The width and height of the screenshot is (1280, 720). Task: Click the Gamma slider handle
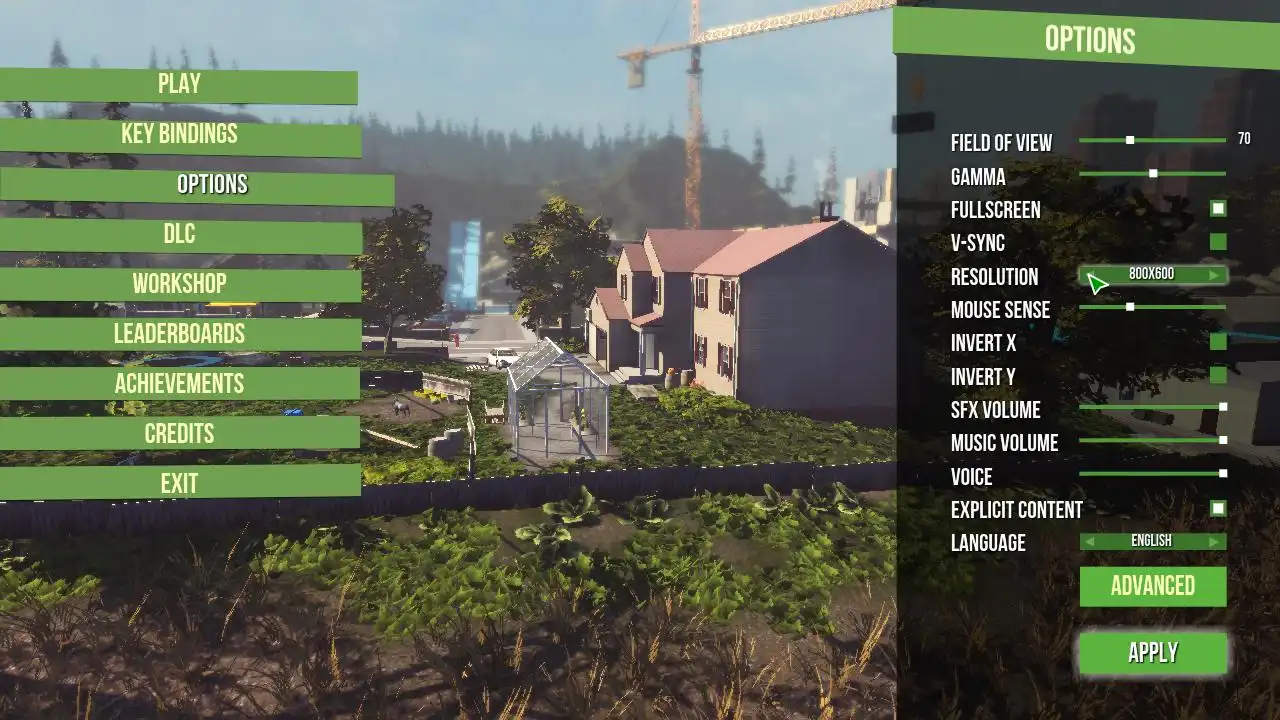tap(1153, 174)
